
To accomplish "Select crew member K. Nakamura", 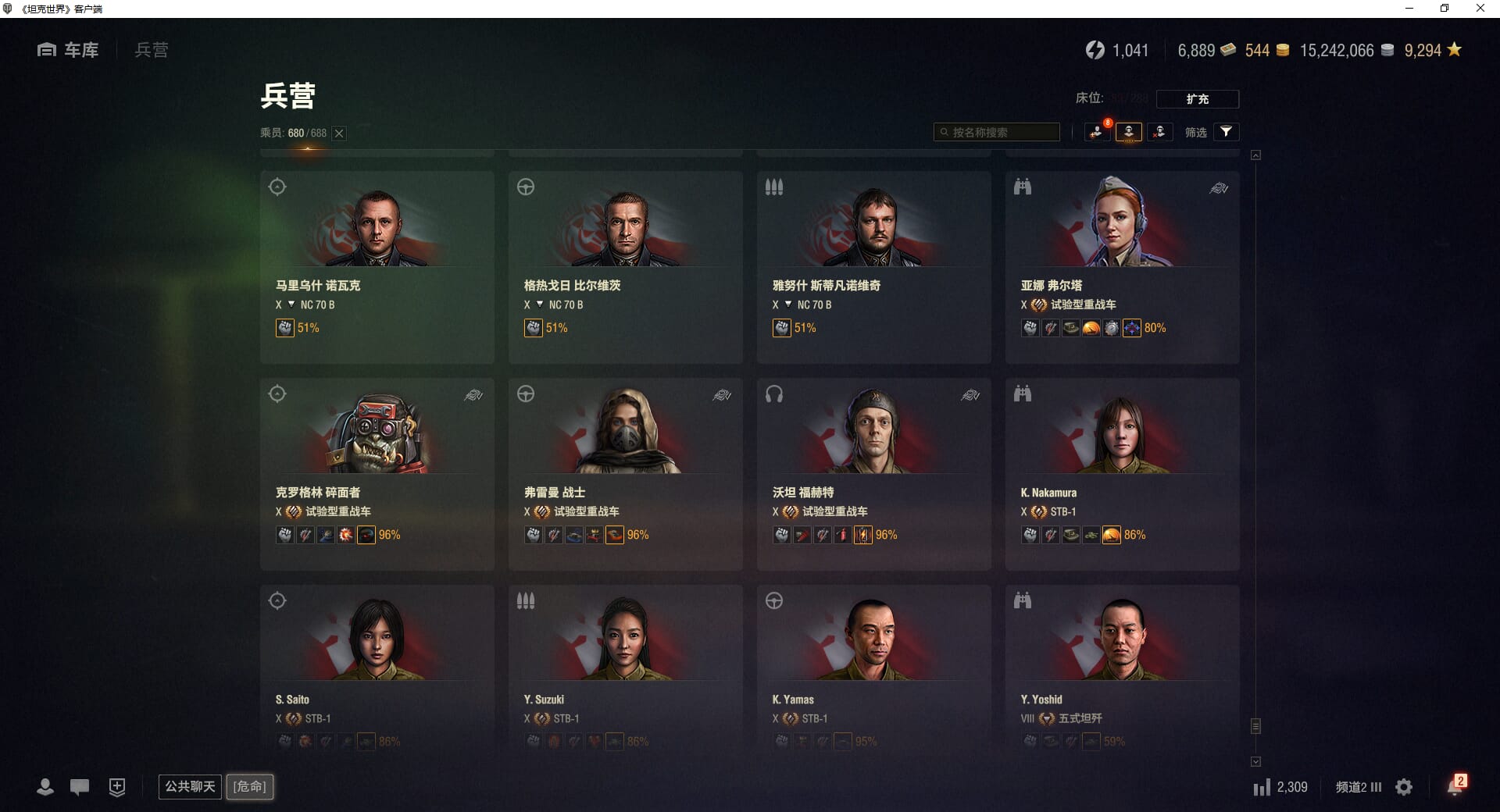I will point(1122,473).
